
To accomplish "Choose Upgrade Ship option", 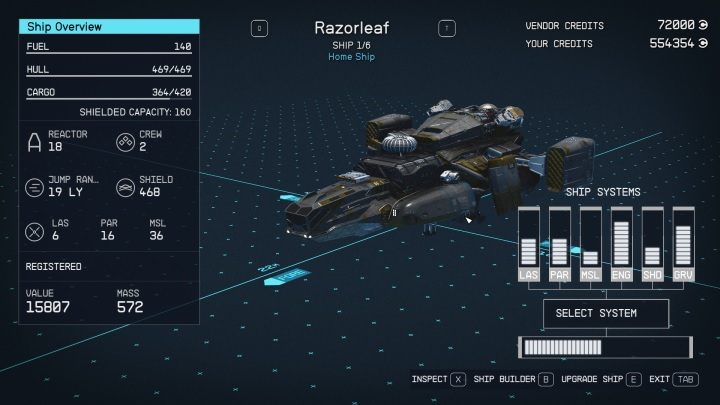I will [x=597, y=380].
